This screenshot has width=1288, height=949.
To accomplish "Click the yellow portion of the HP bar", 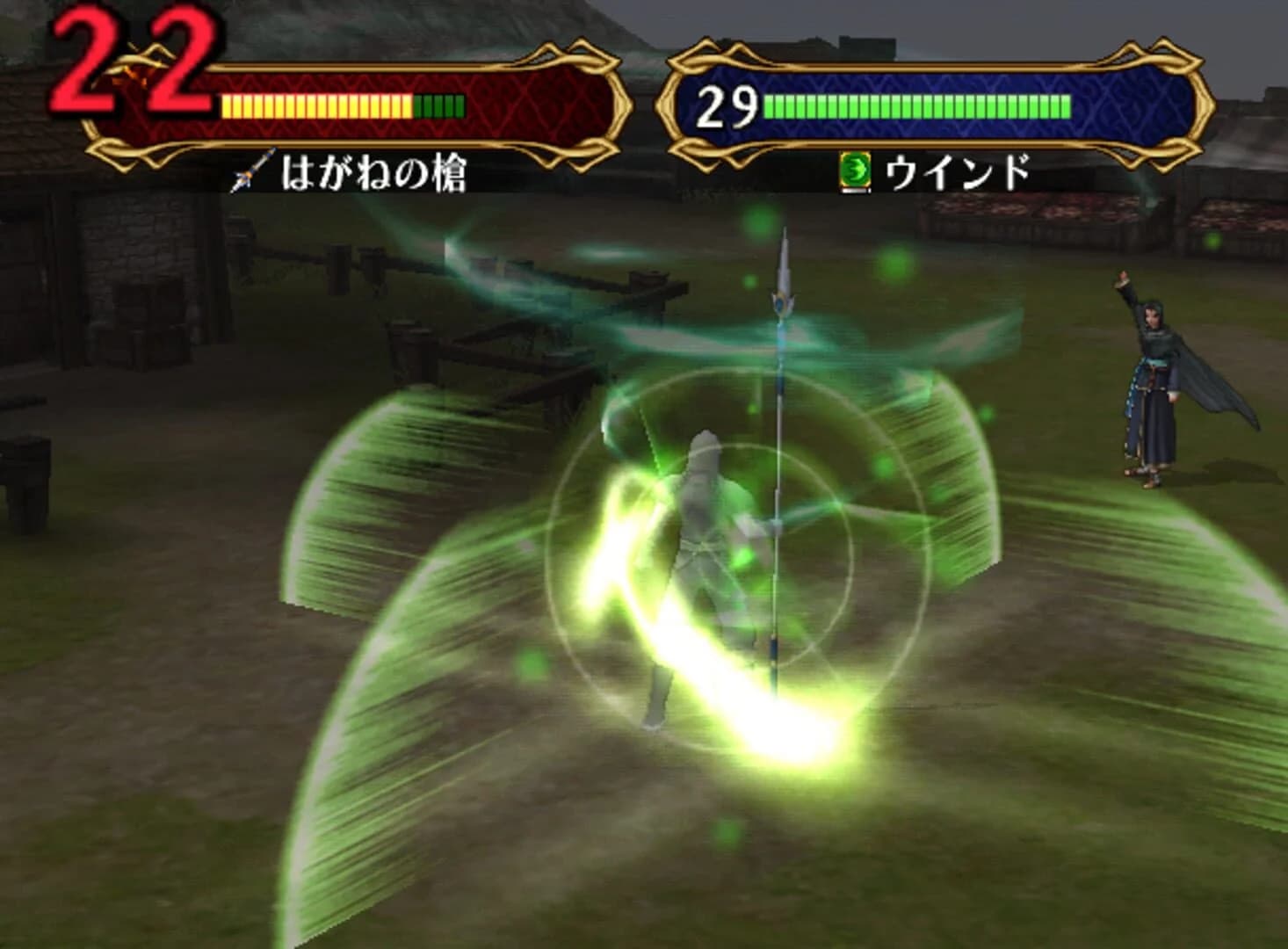I will 316,105.
